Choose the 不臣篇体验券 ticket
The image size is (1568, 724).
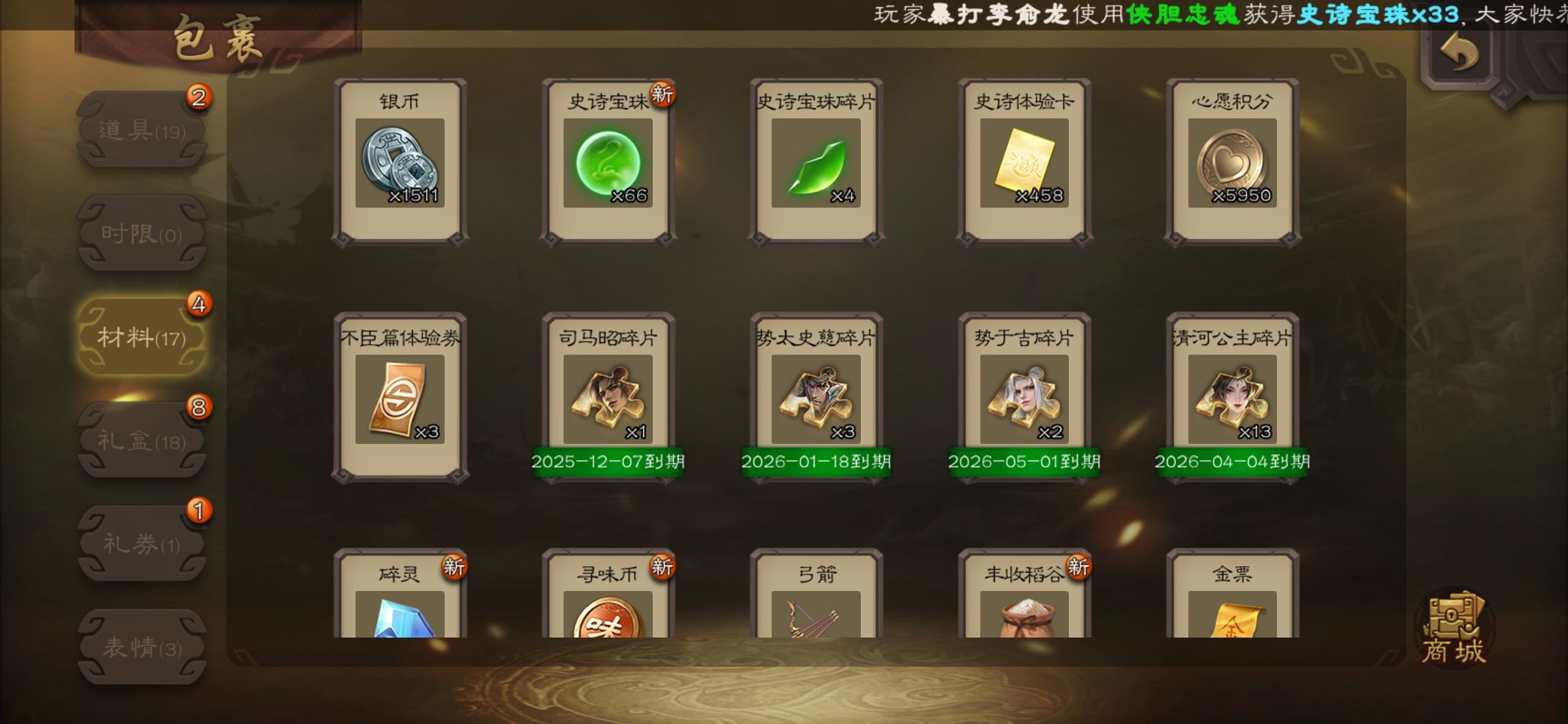point(400,399)
